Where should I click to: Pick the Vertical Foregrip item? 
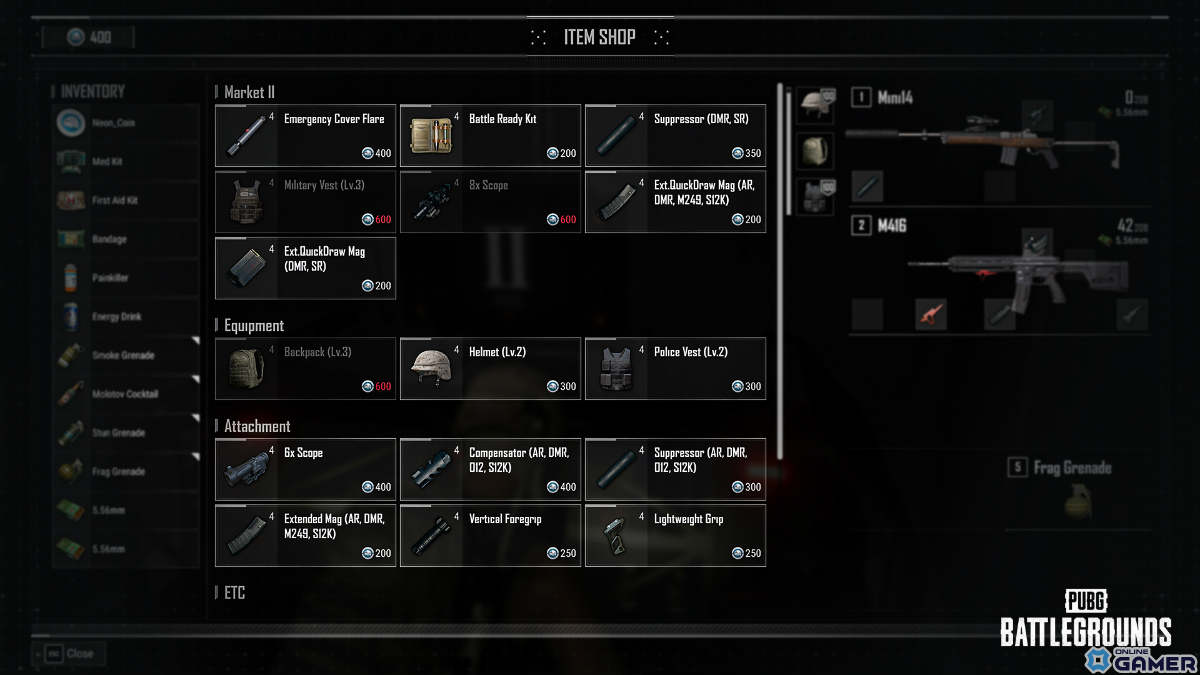point(490,535)
